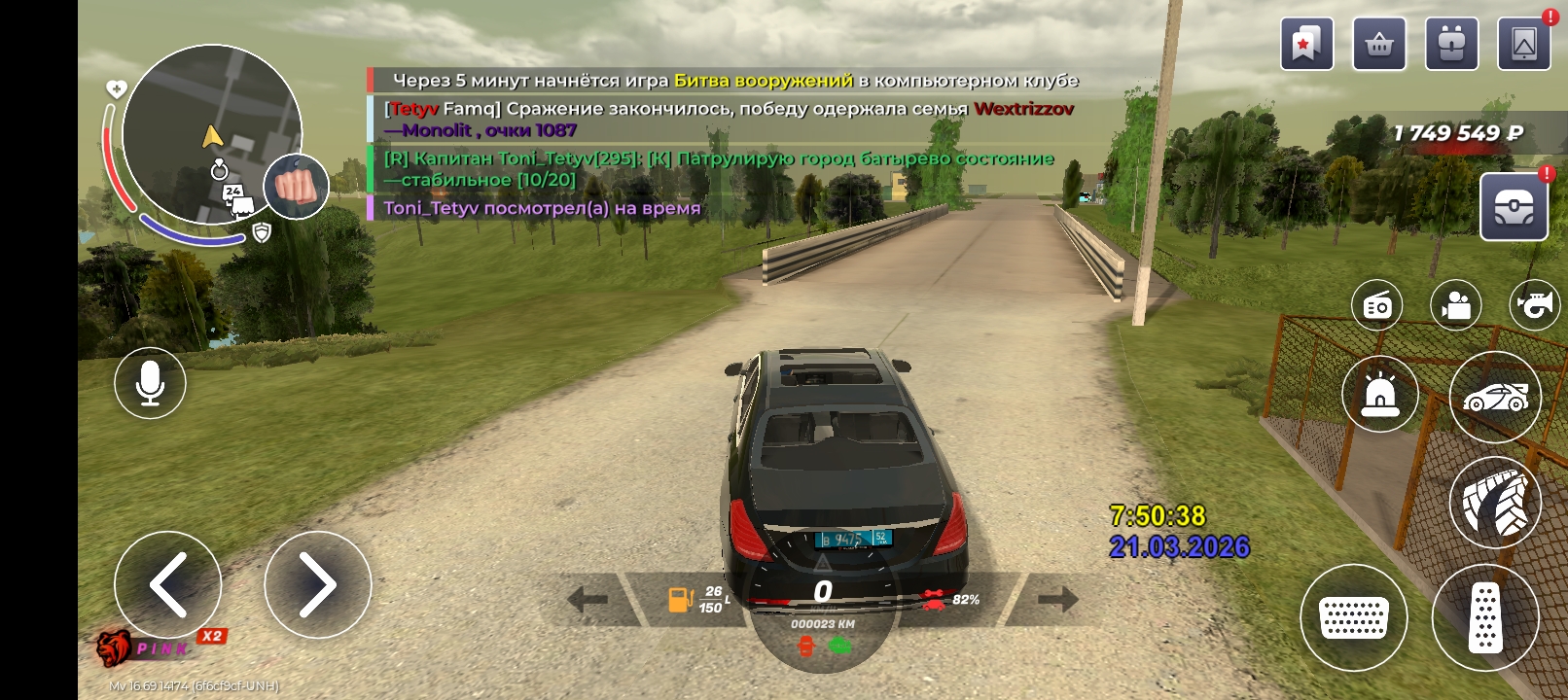The image size is (1568, 700).
Task: Open the starred bookmark menu
Action: click(1306, 44)
